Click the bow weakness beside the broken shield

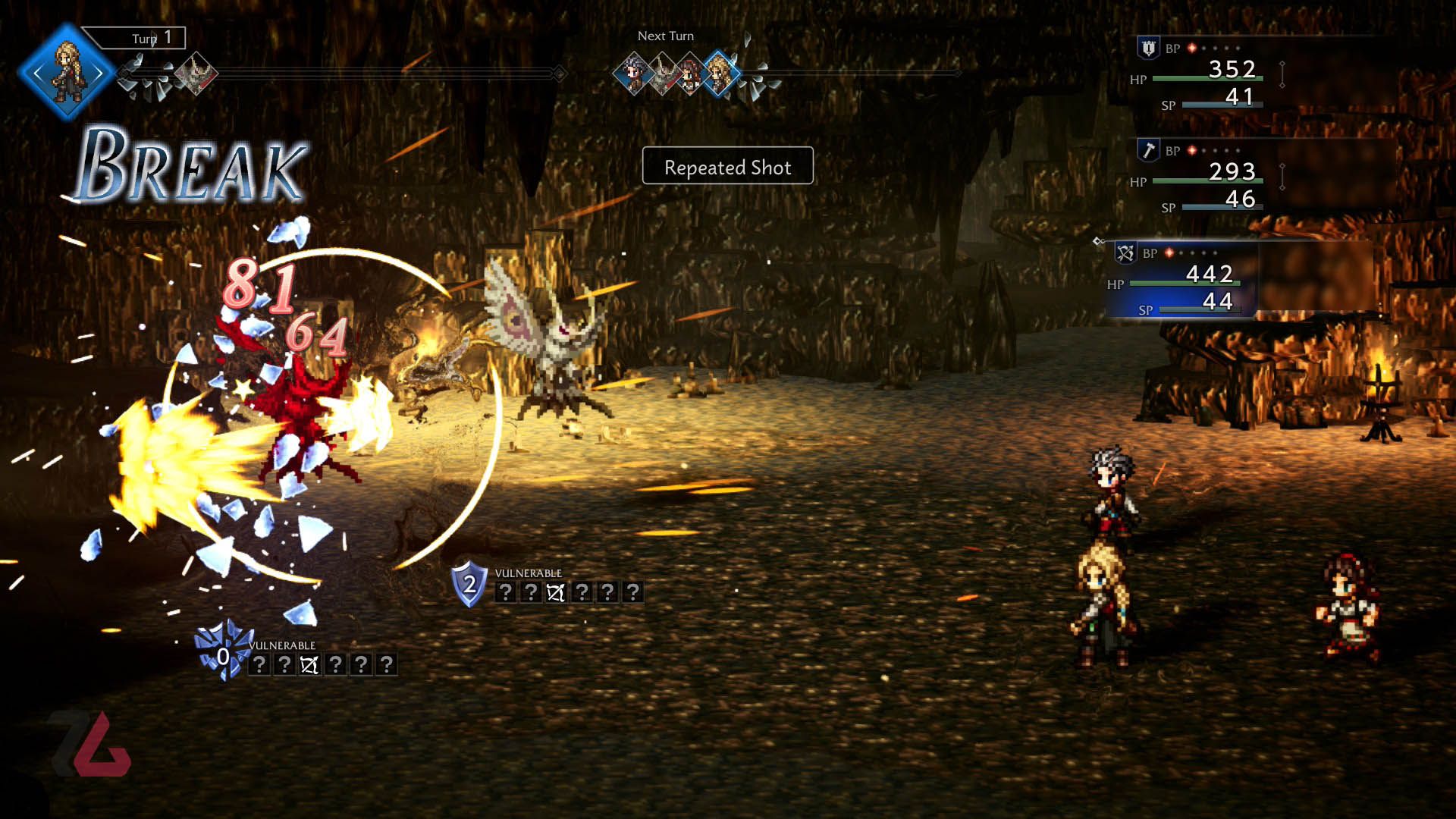(309, 665)
